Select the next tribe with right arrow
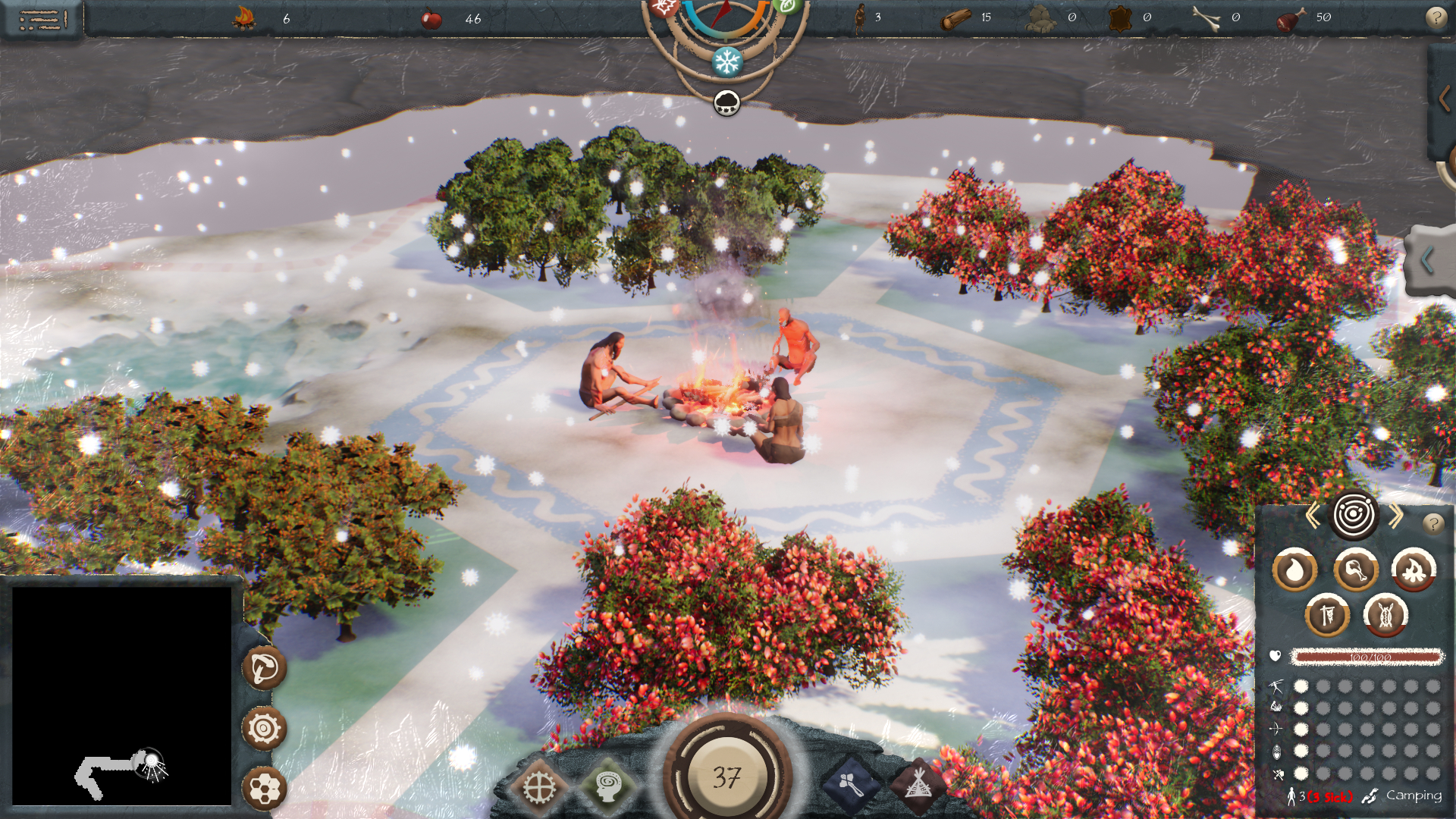 [1396, 516]
